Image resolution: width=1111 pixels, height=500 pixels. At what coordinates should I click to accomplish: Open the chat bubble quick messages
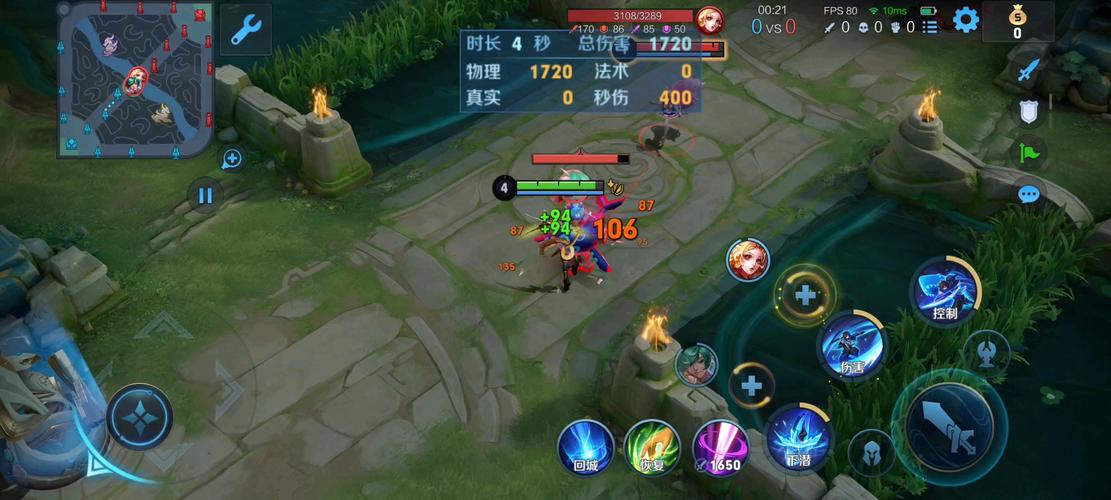pyautogui.click(x=1029, y=195)
